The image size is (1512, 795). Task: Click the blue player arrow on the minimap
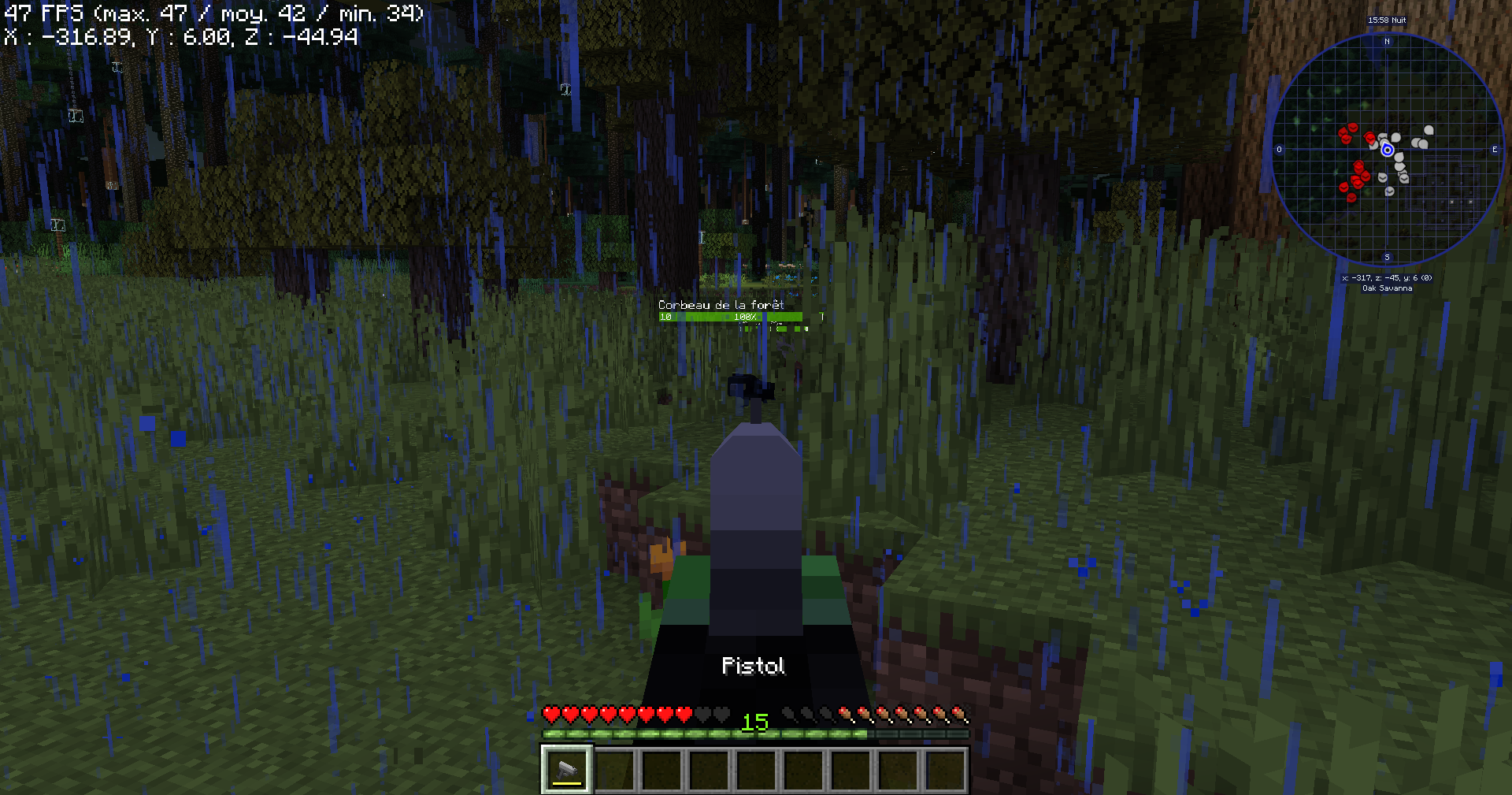point(1387,150)
